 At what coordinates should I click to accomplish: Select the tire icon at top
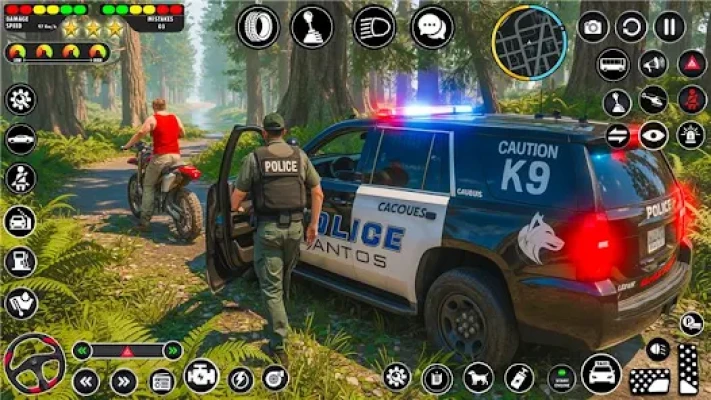pyautogui.click(x=257, y=27)
